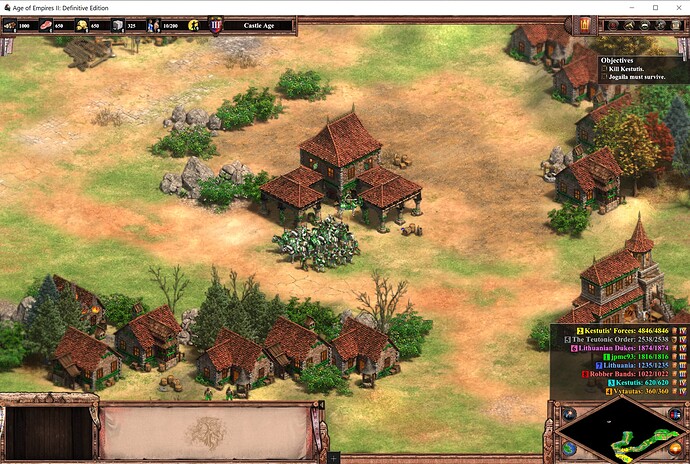Close the Age of Empires II window

pos(675,7)
